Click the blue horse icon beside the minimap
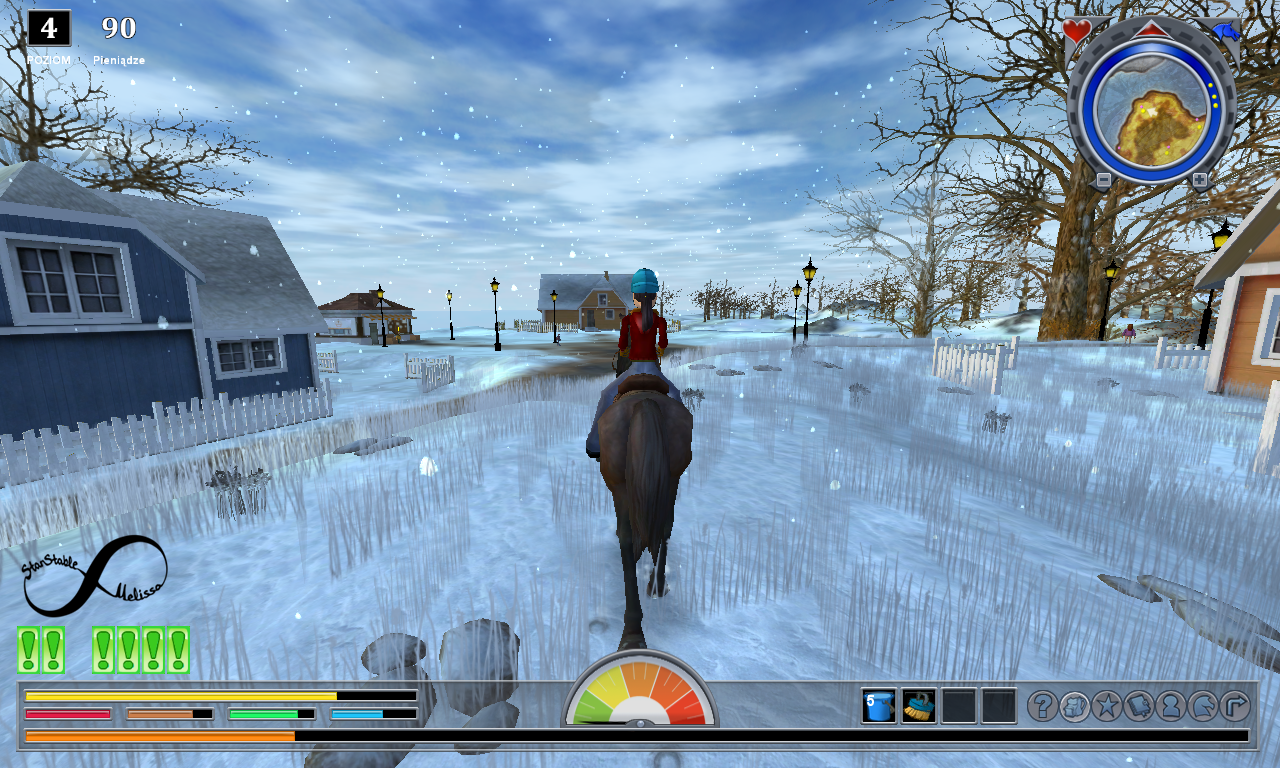The height and width of the screenshot is (768, 1280). 1228,31
